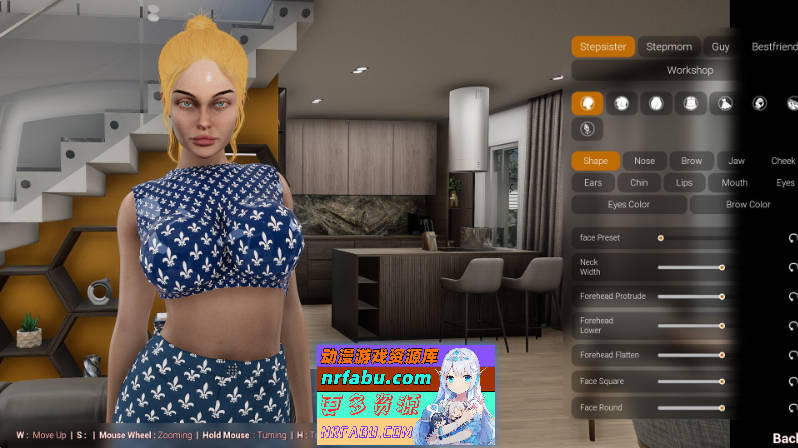798x448 pixels.
Task: Choose the Jaw section
Action: point(736,161)
